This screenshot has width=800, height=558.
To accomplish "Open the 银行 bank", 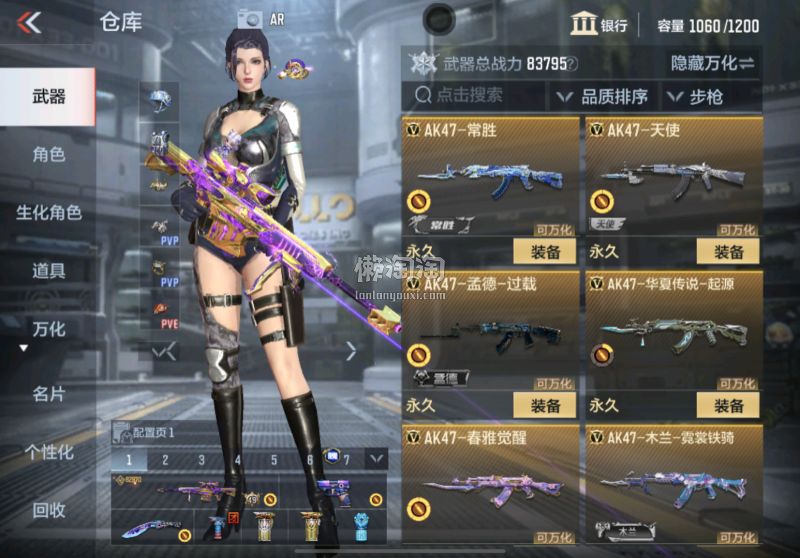I will click(x=598, y=25).
